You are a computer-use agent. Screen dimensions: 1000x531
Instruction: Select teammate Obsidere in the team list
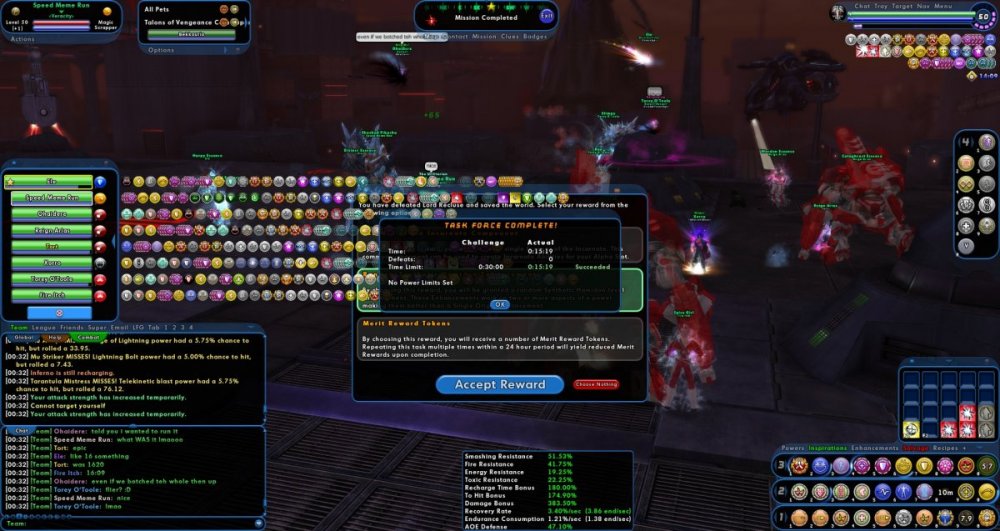[52, 214]
